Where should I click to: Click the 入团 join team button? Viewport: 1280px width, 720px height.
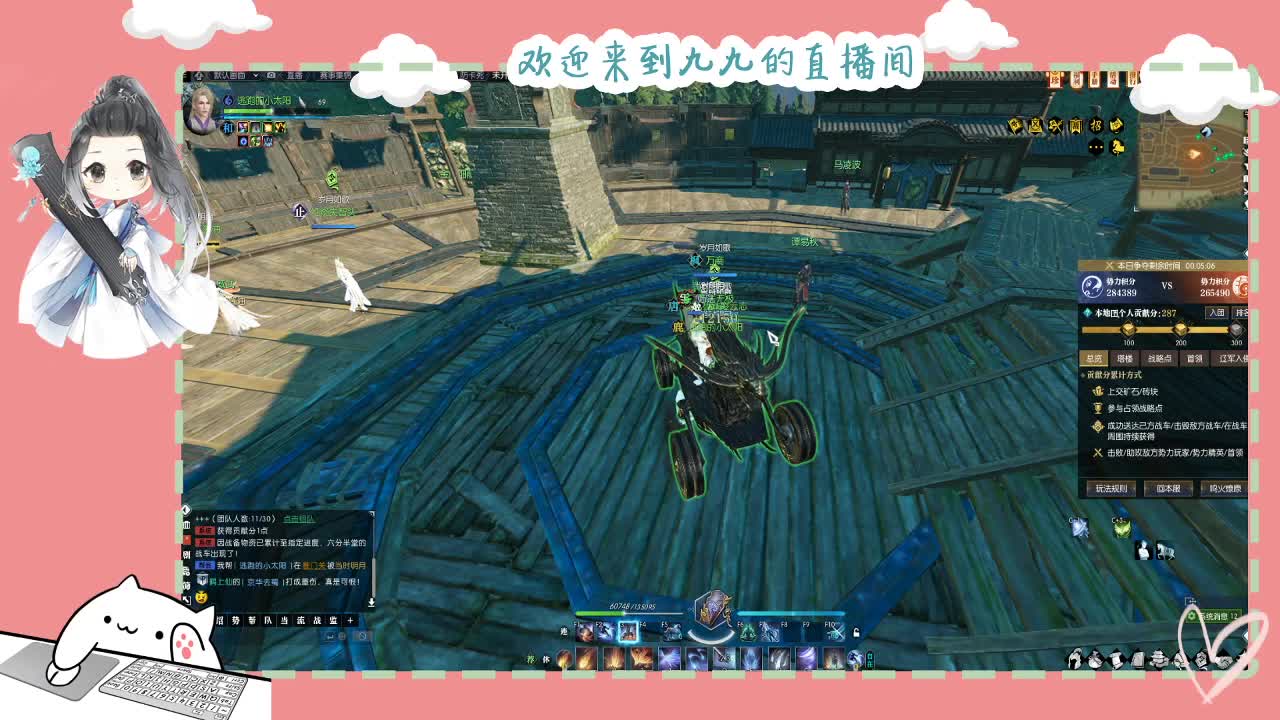pyautogui.click(x=1219, y=312)
